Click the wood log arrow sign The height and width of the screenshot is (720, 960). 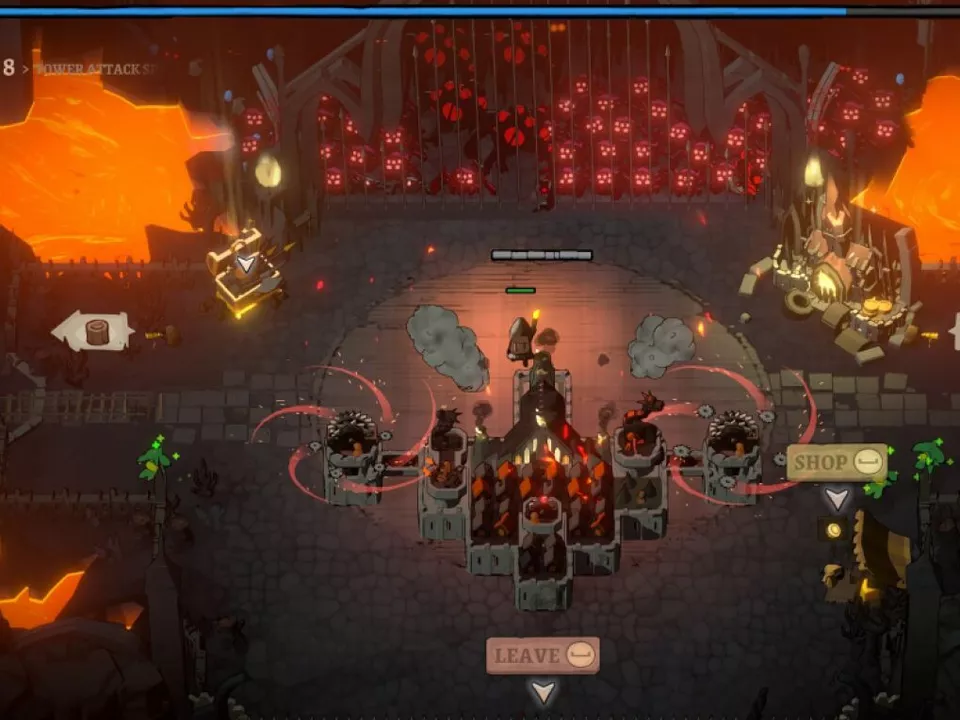[93, 331]
